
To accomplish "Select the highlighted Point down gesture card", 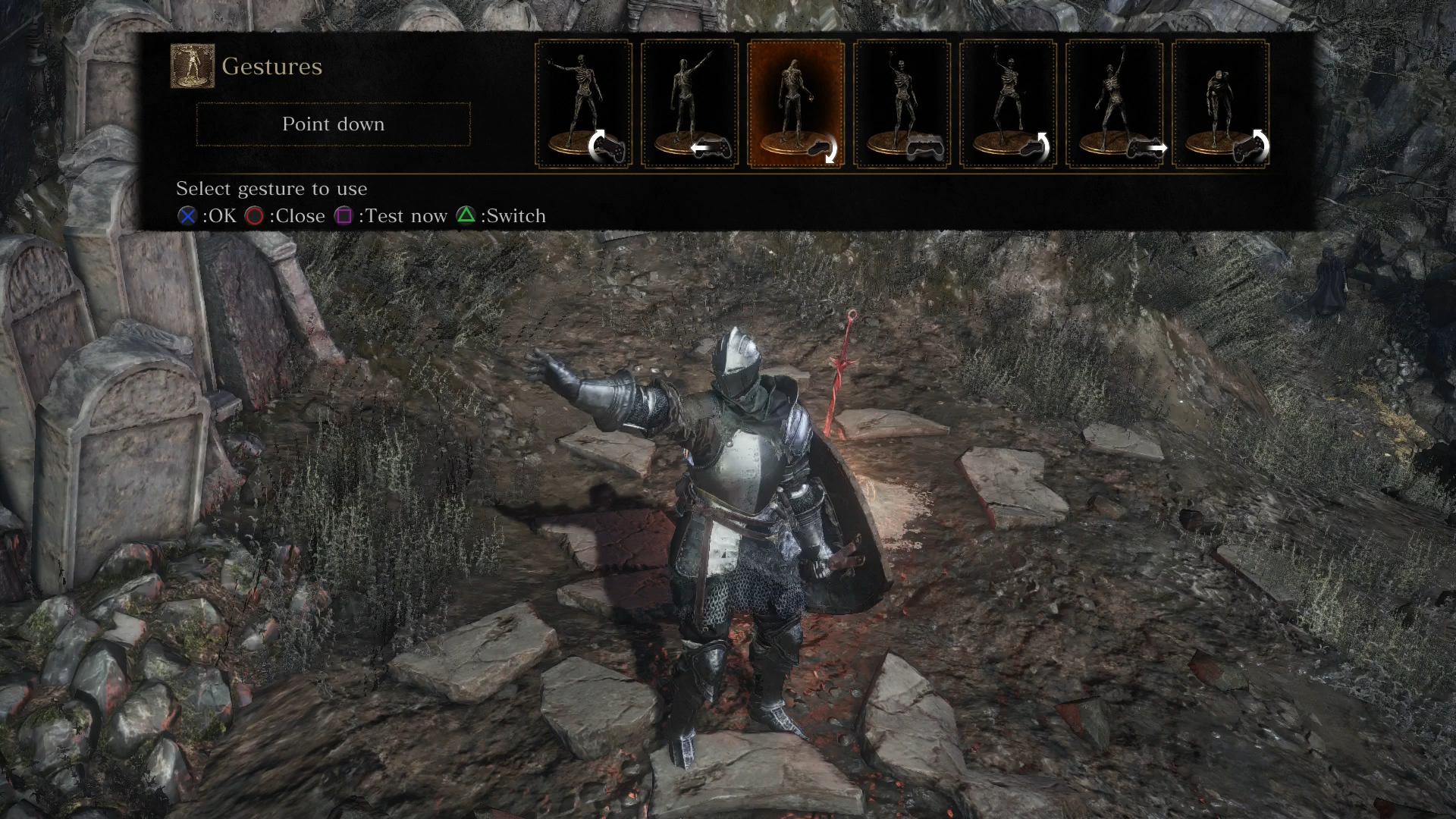I will [x=795, y=104].
